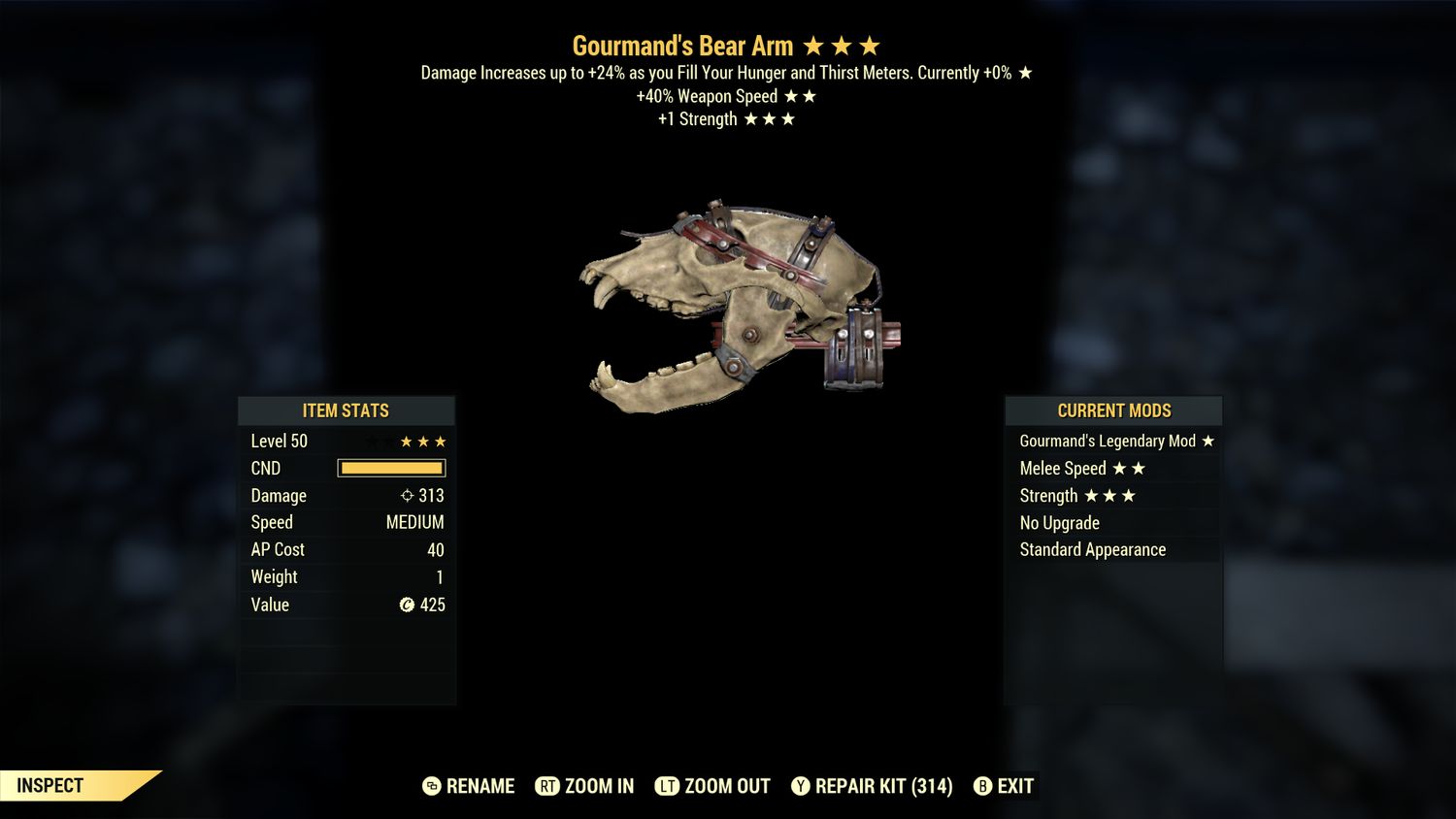Use a Repair Kit on the weapon

coord(872,786)
